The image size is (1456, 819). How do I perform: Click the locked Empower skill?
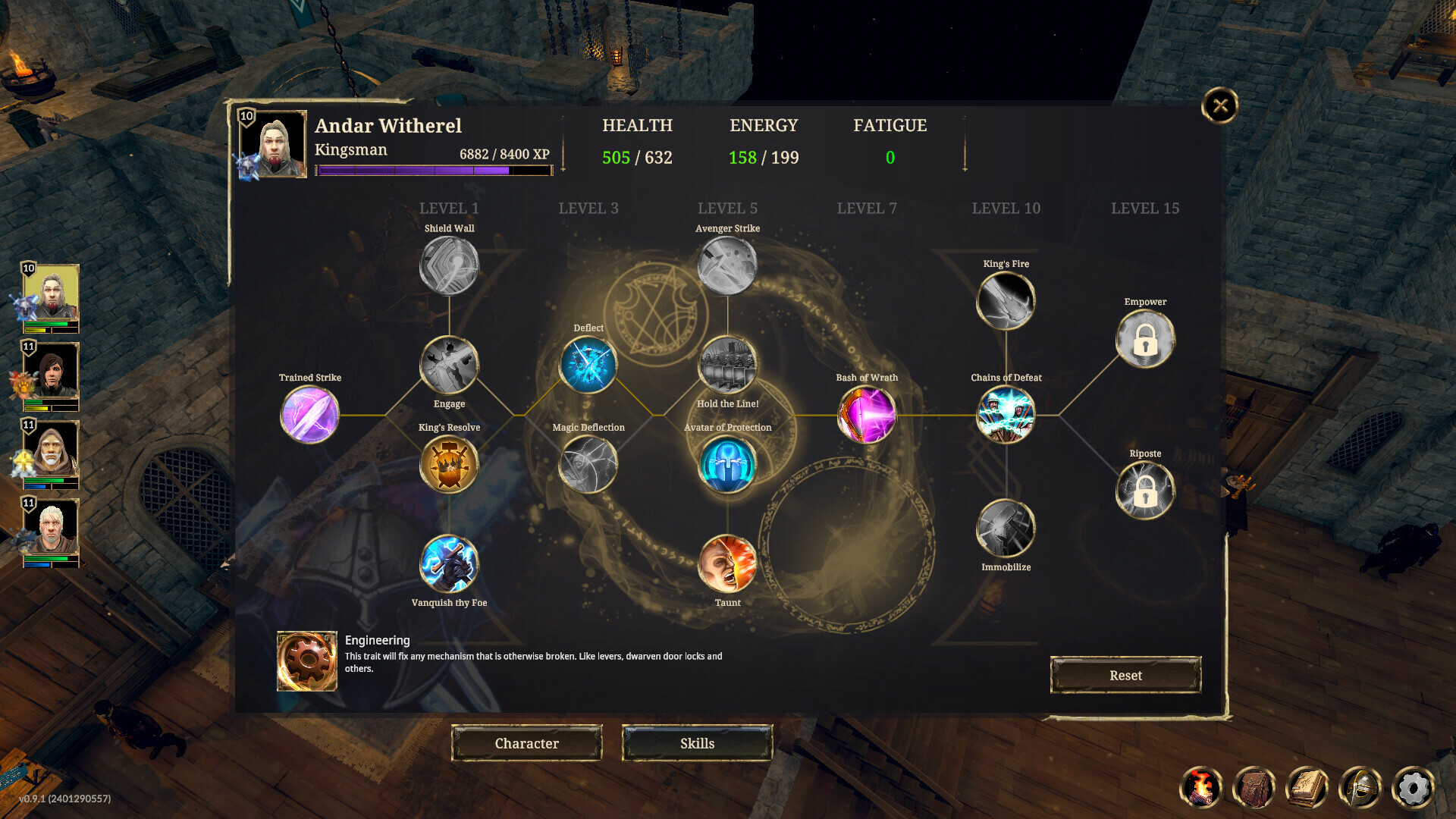point(1145,339)
